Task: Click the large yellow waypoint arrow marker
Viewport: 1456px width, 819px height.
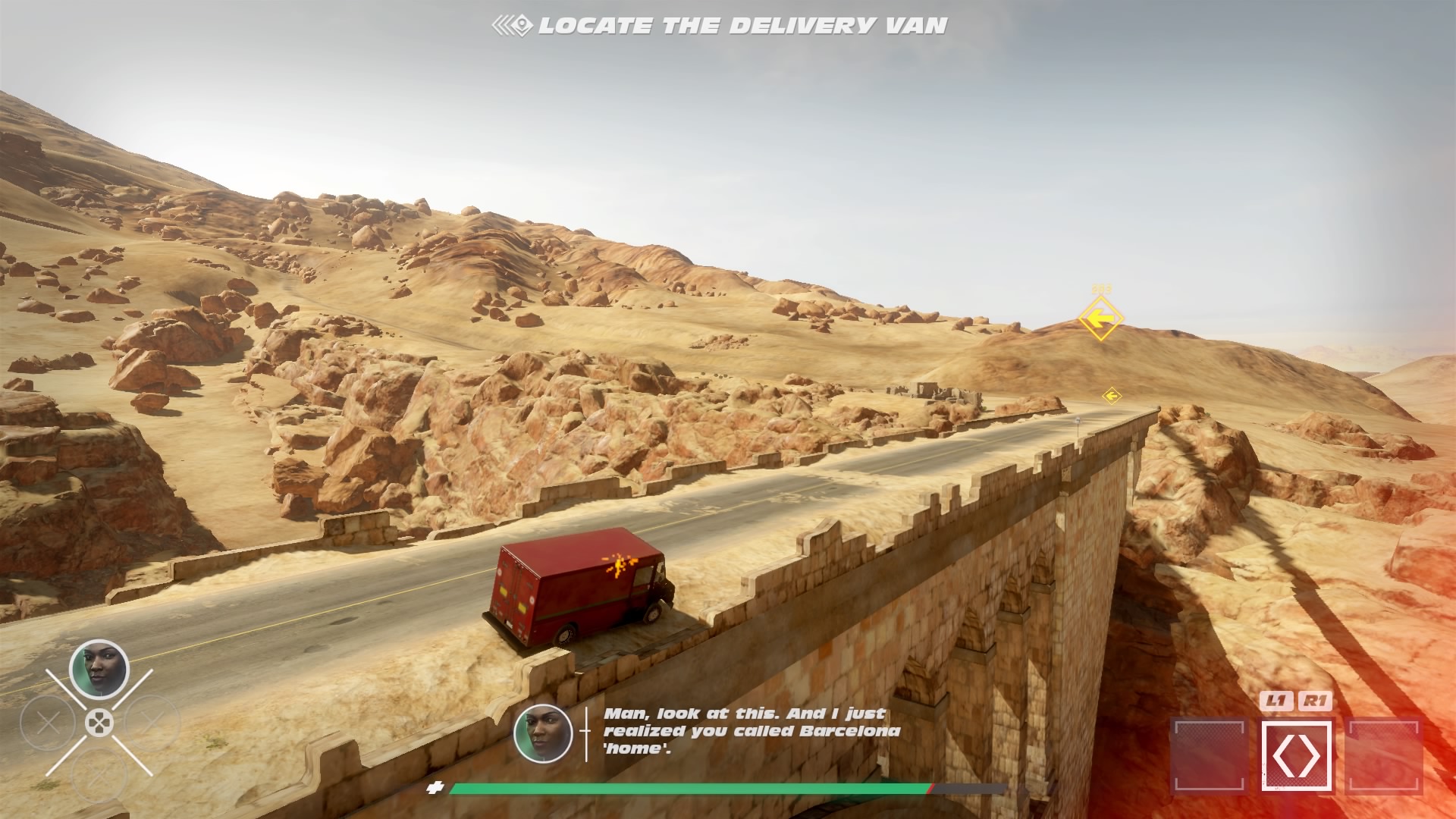Action: point(1100,318)
